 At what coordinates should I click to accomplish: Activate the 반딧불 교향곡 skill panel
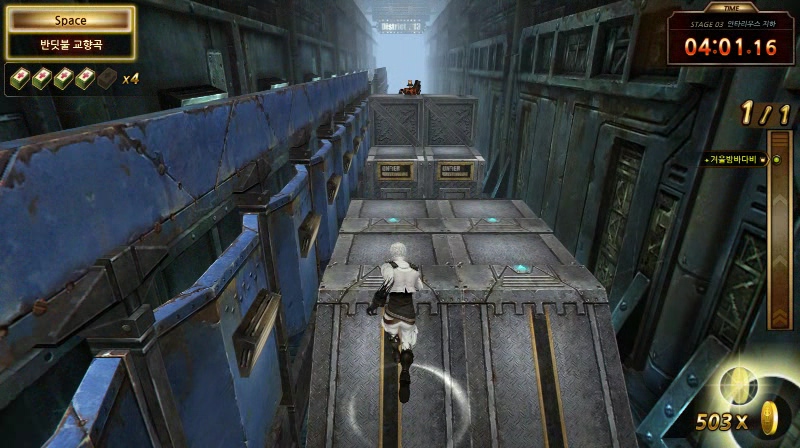(x=70, y=45)
